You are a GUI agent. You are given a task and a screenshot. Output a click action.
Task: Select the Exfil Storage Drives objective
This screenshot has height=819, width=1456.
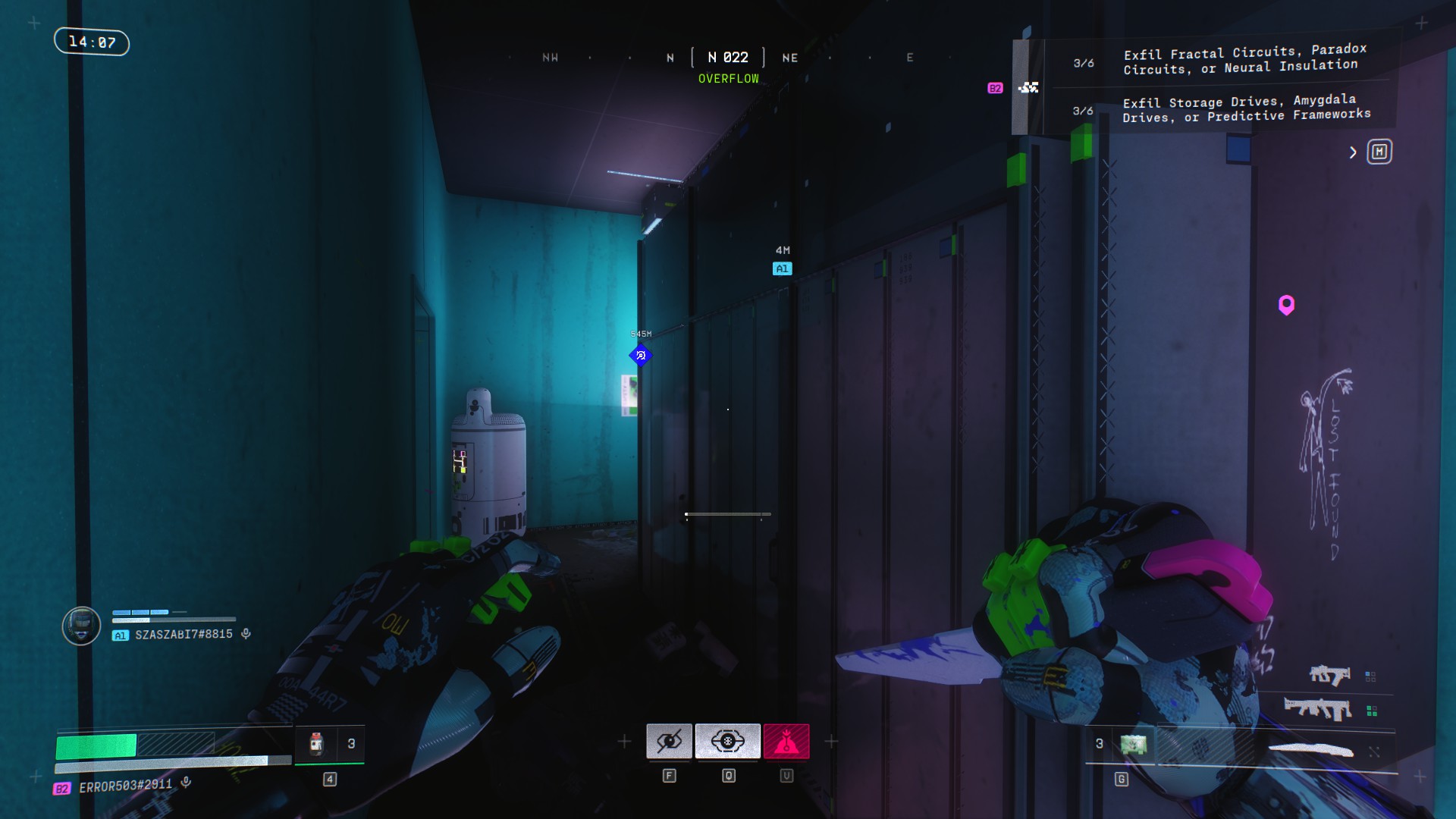pos(1247,108)
